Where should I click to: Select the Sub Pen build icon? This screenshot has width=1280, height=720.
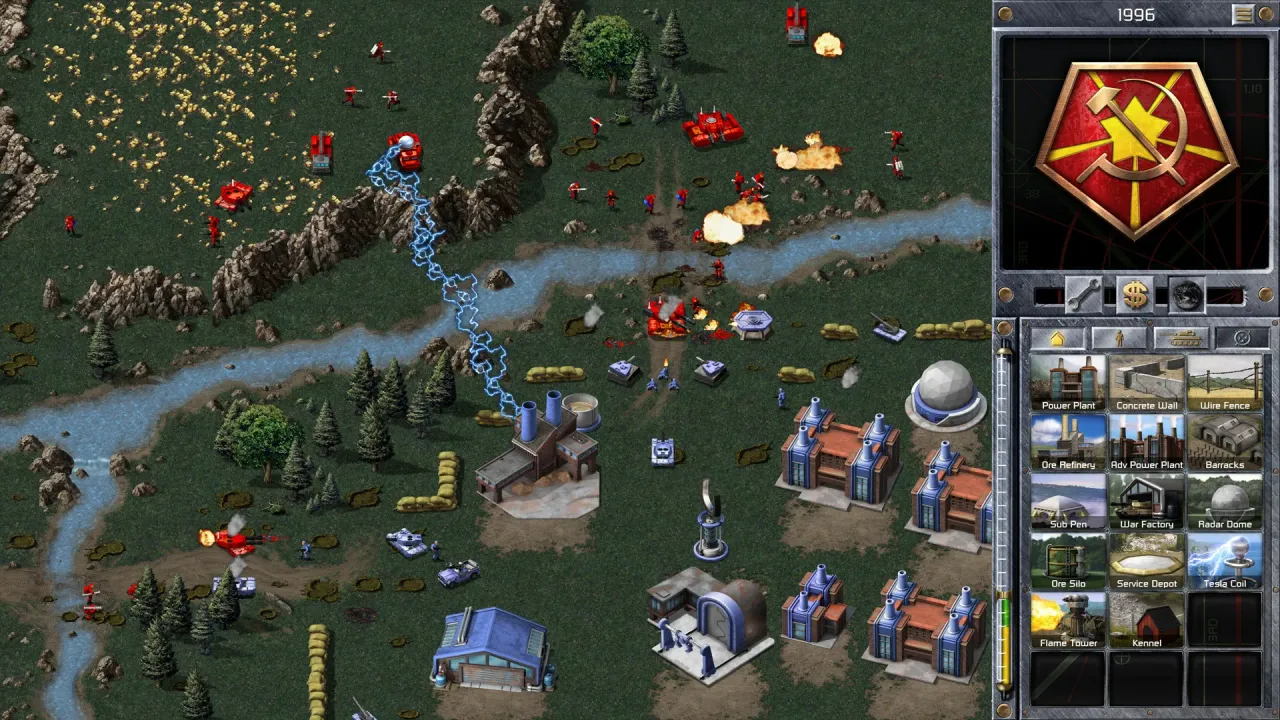(1068, 501)
